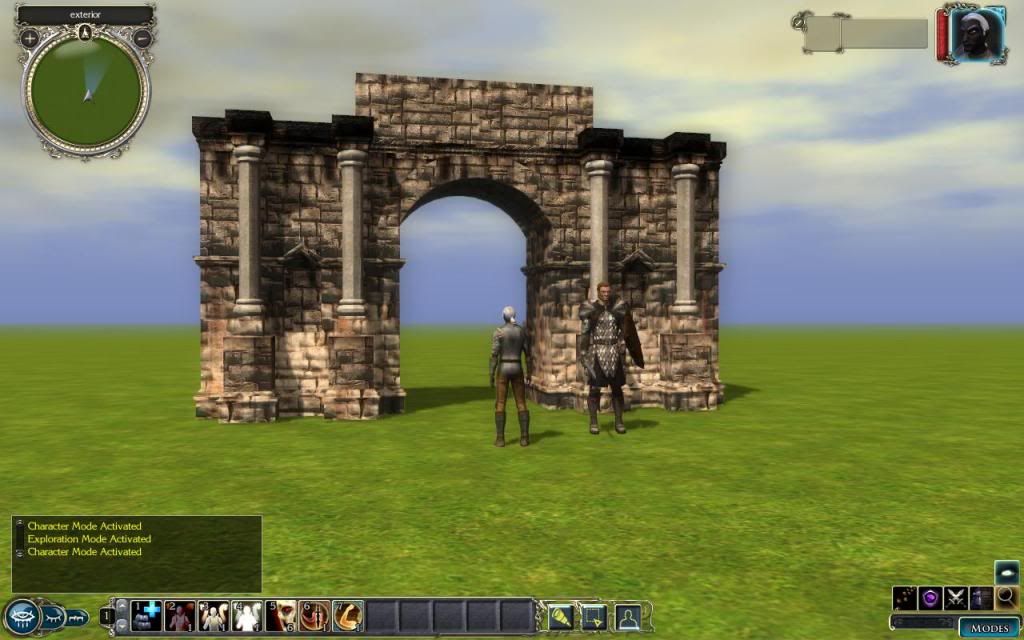Activate the crossed swords icon
This screenshot has width=1024, height=640.
(x=956, y=598)
